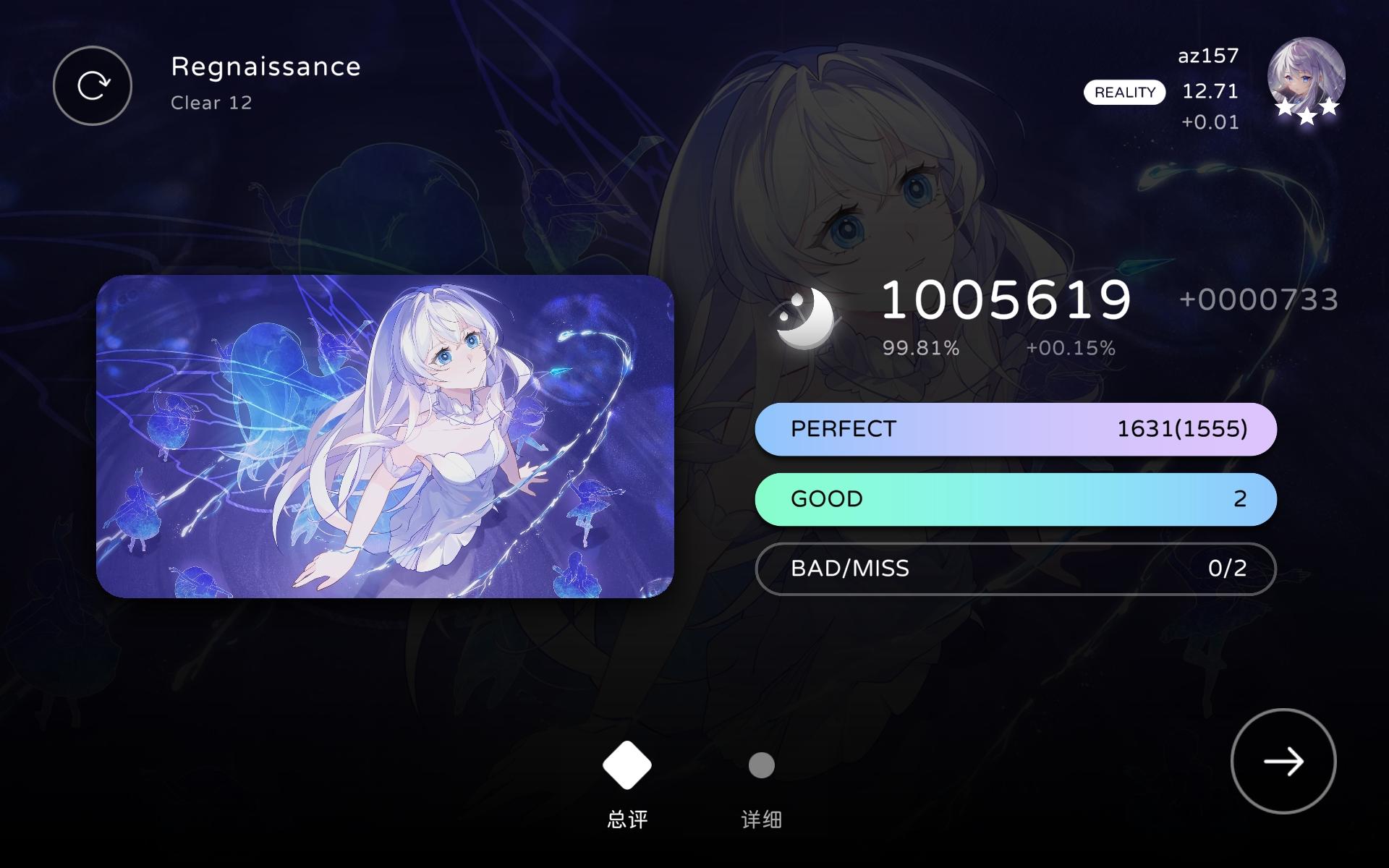Click the REALITY badge
This screenshot has width=1389, height=868.
point(1124,93)
